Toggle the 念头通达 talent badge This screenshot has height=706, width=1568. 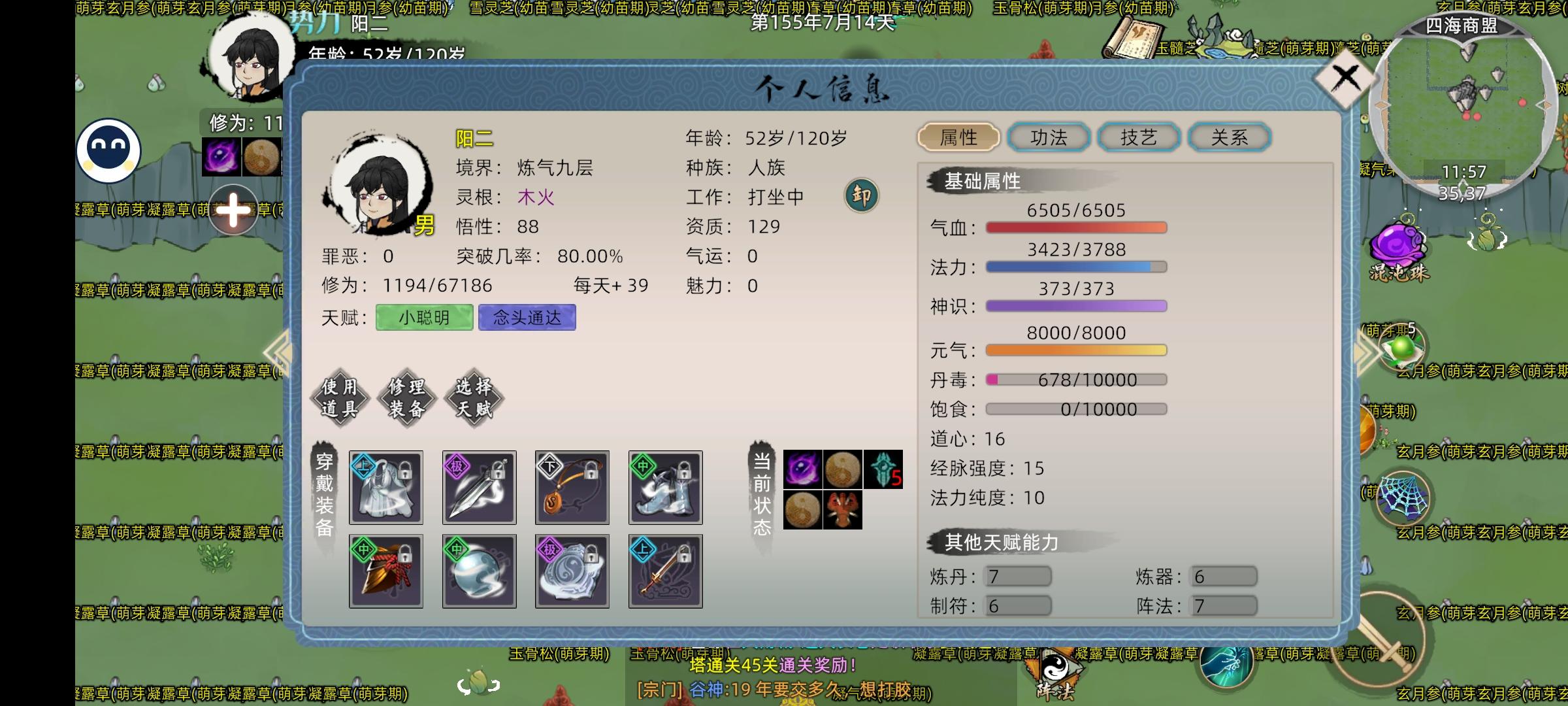(x=527, y=318)
